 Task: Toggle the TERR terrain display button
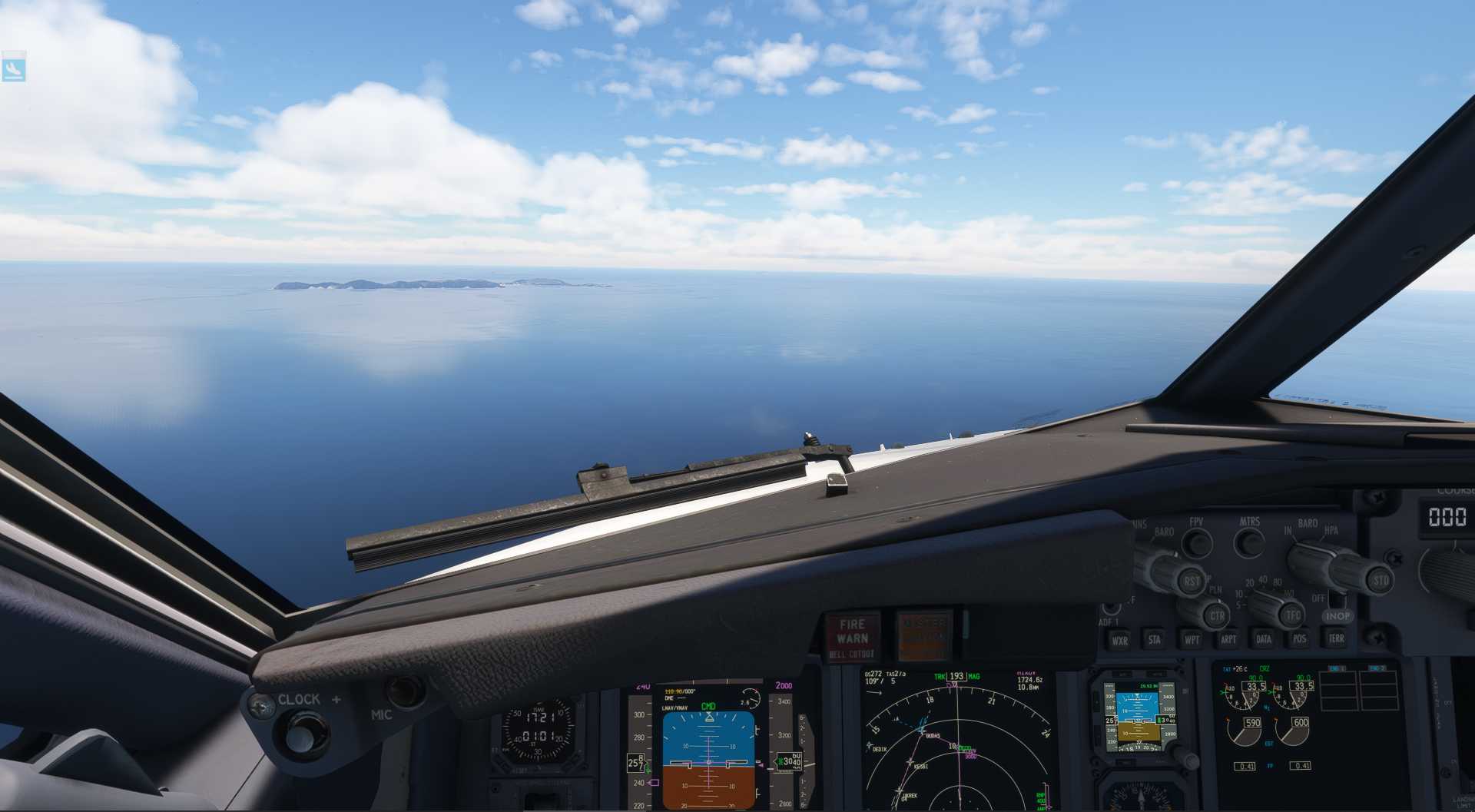[1336, 638]
